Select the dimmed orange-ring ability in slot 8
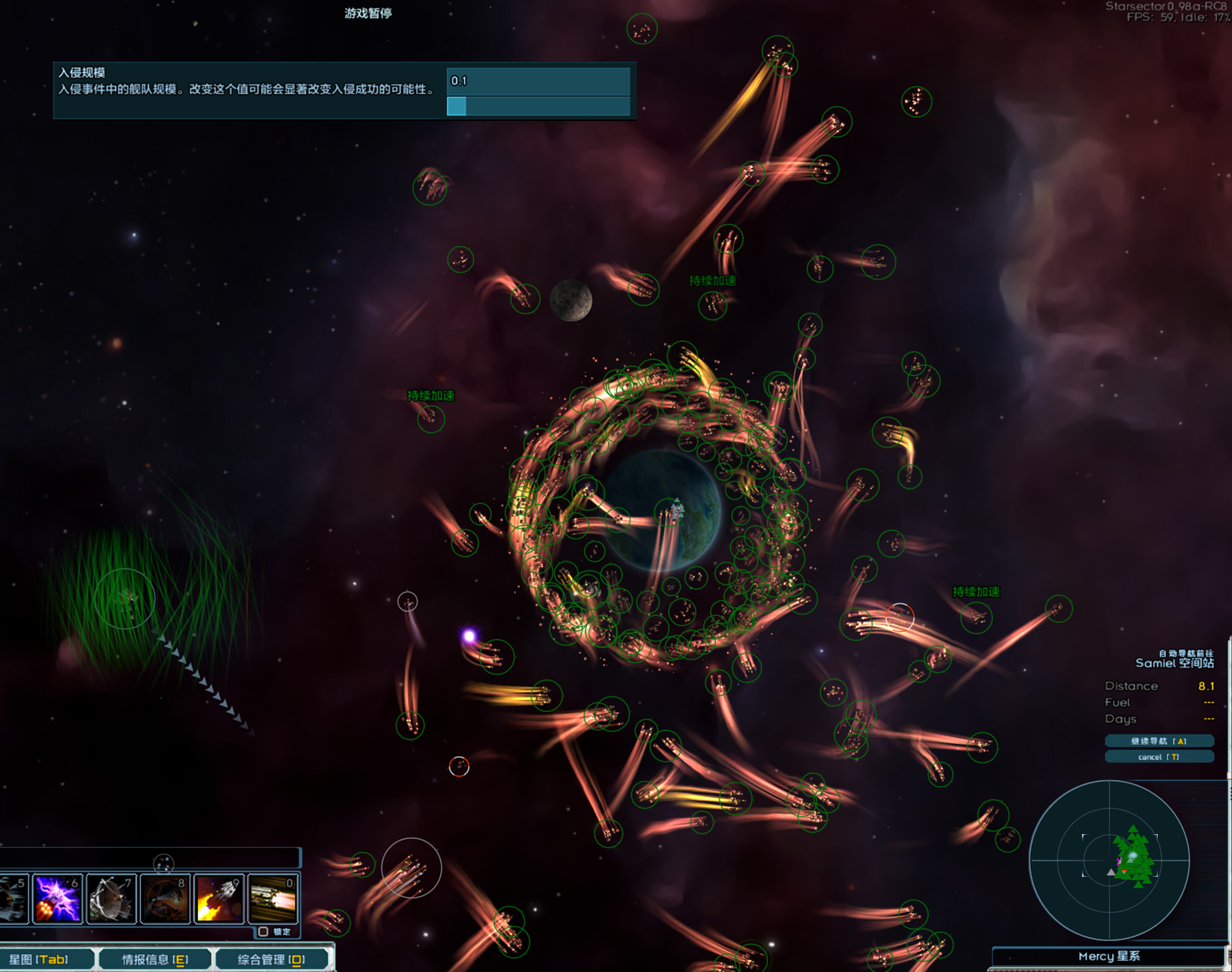 pyautogui.click(x=165, y=899)
